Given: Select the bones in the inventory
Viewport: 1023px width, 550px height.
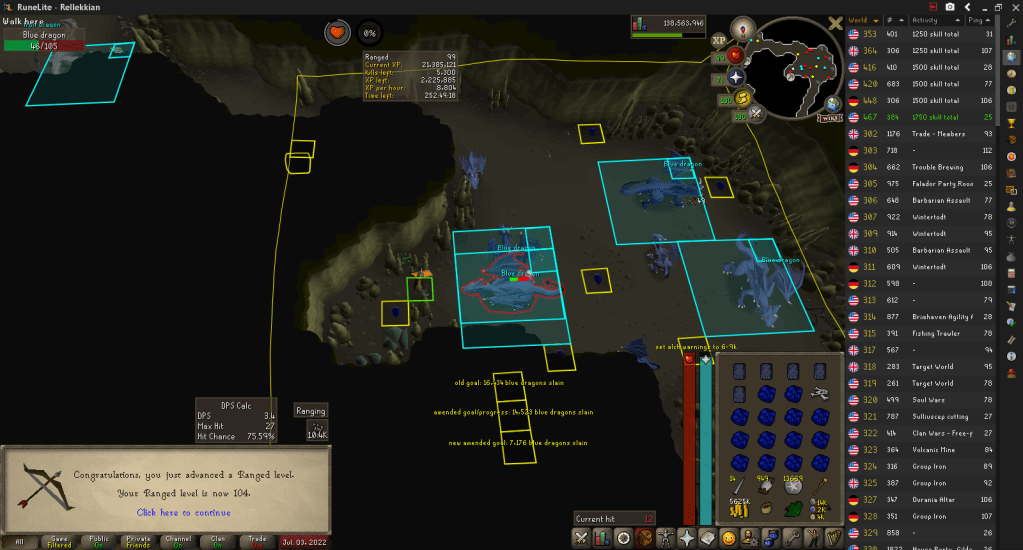Looking at the screenshot, I should (820, 394).
